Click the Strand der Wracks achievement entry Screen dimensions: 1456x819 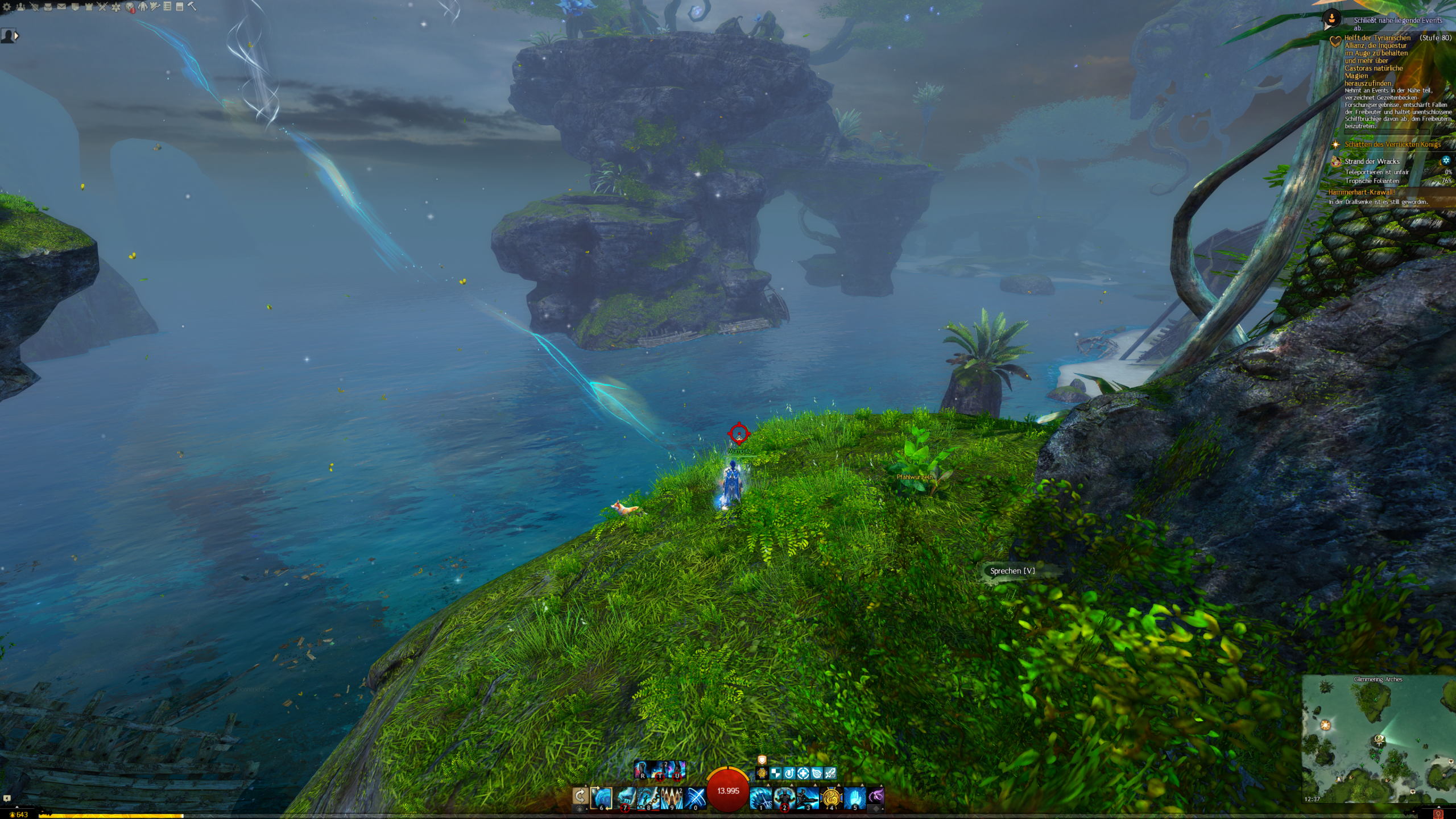coord(1372,162)
